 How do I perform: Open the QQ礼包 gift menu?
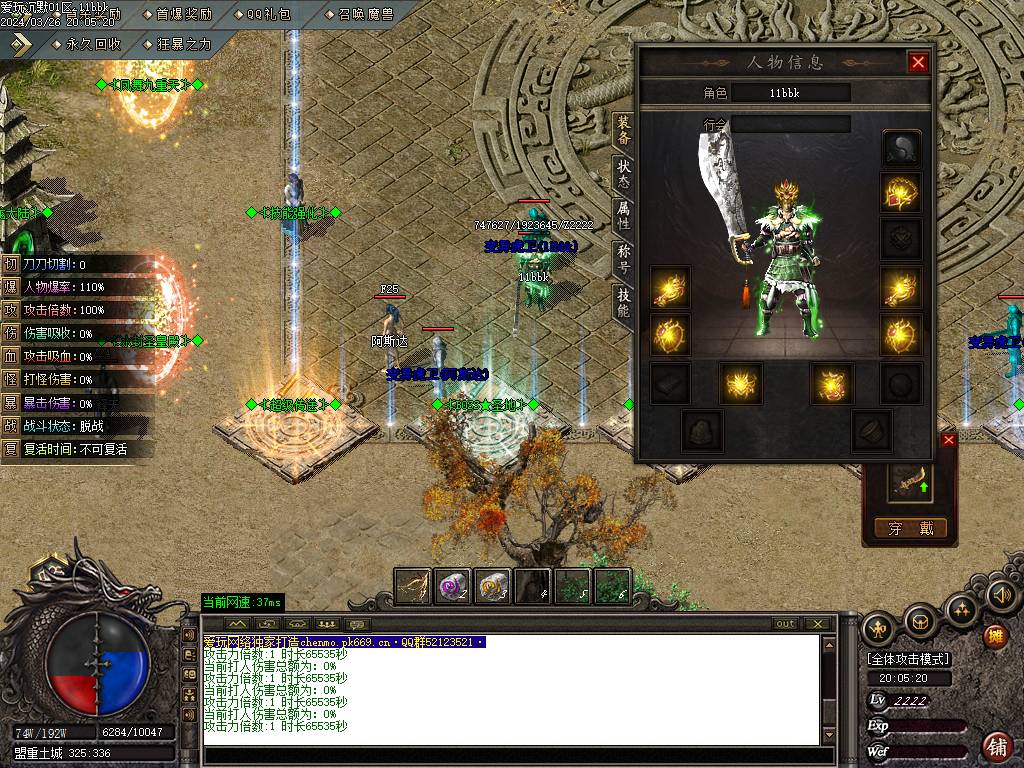(x=268, y=14)
